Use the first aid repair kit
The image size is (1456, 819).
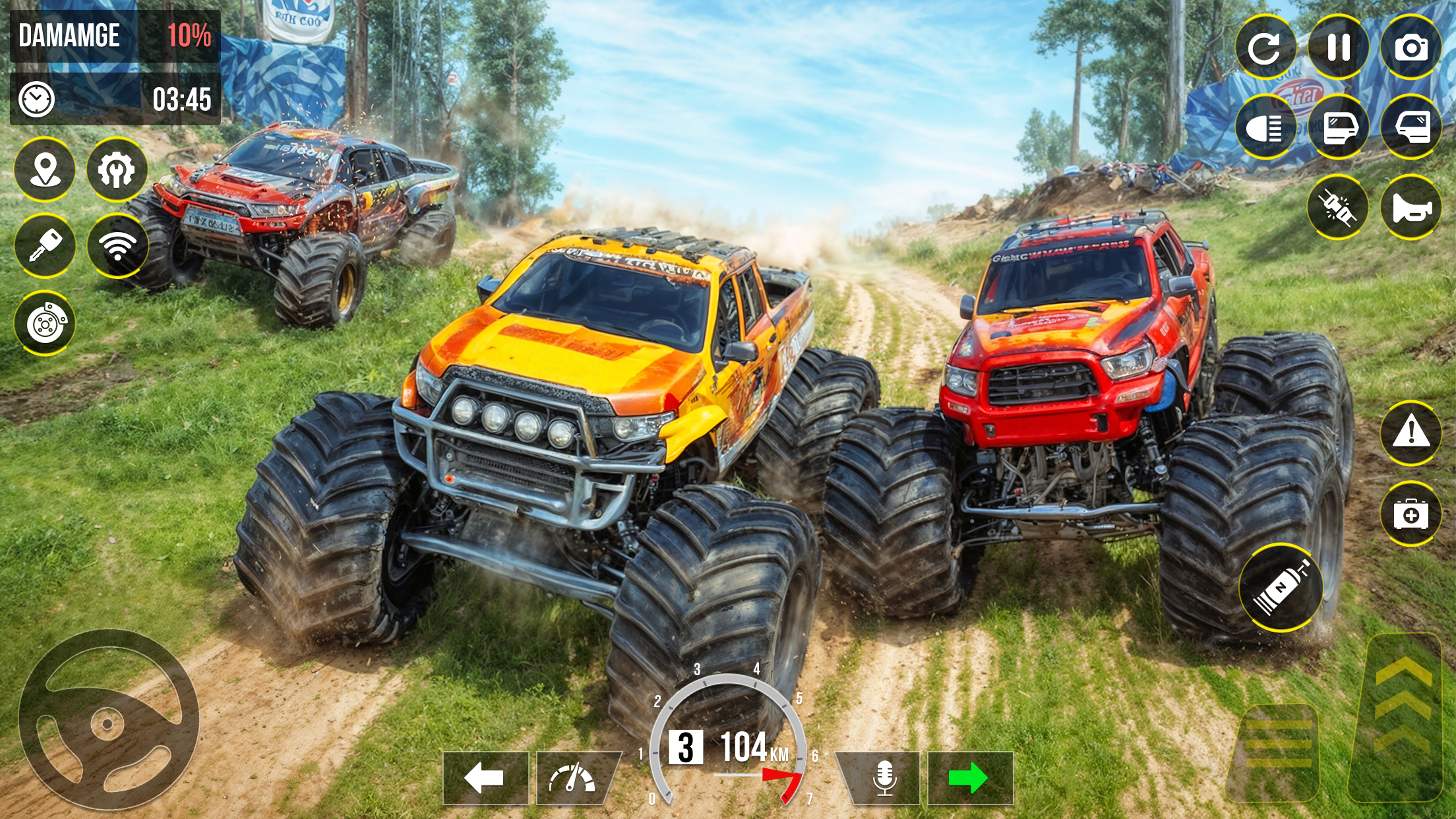[x=1411, y=514]
